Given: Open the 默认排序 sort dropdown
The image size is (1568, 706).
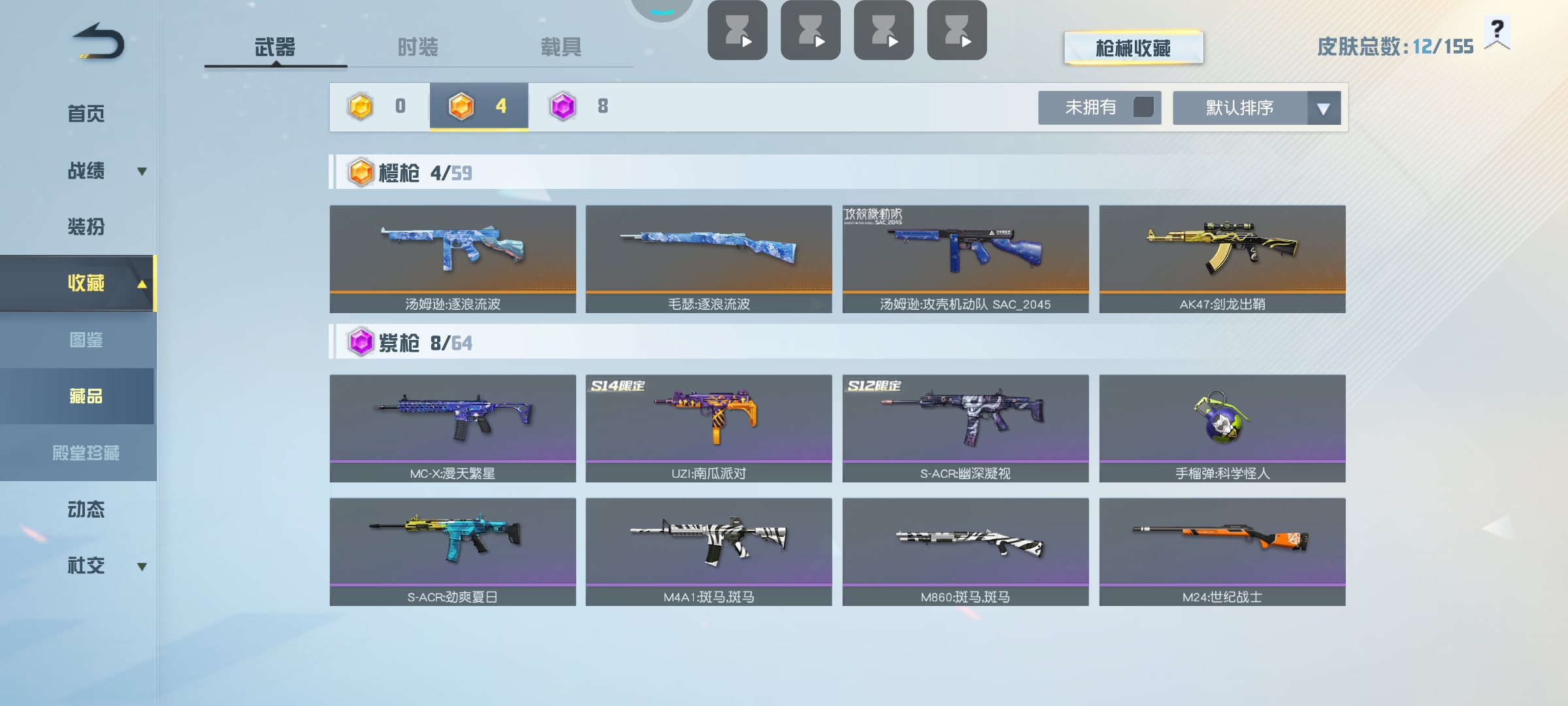Looking at the screenshot, I should pos(1256,108).
